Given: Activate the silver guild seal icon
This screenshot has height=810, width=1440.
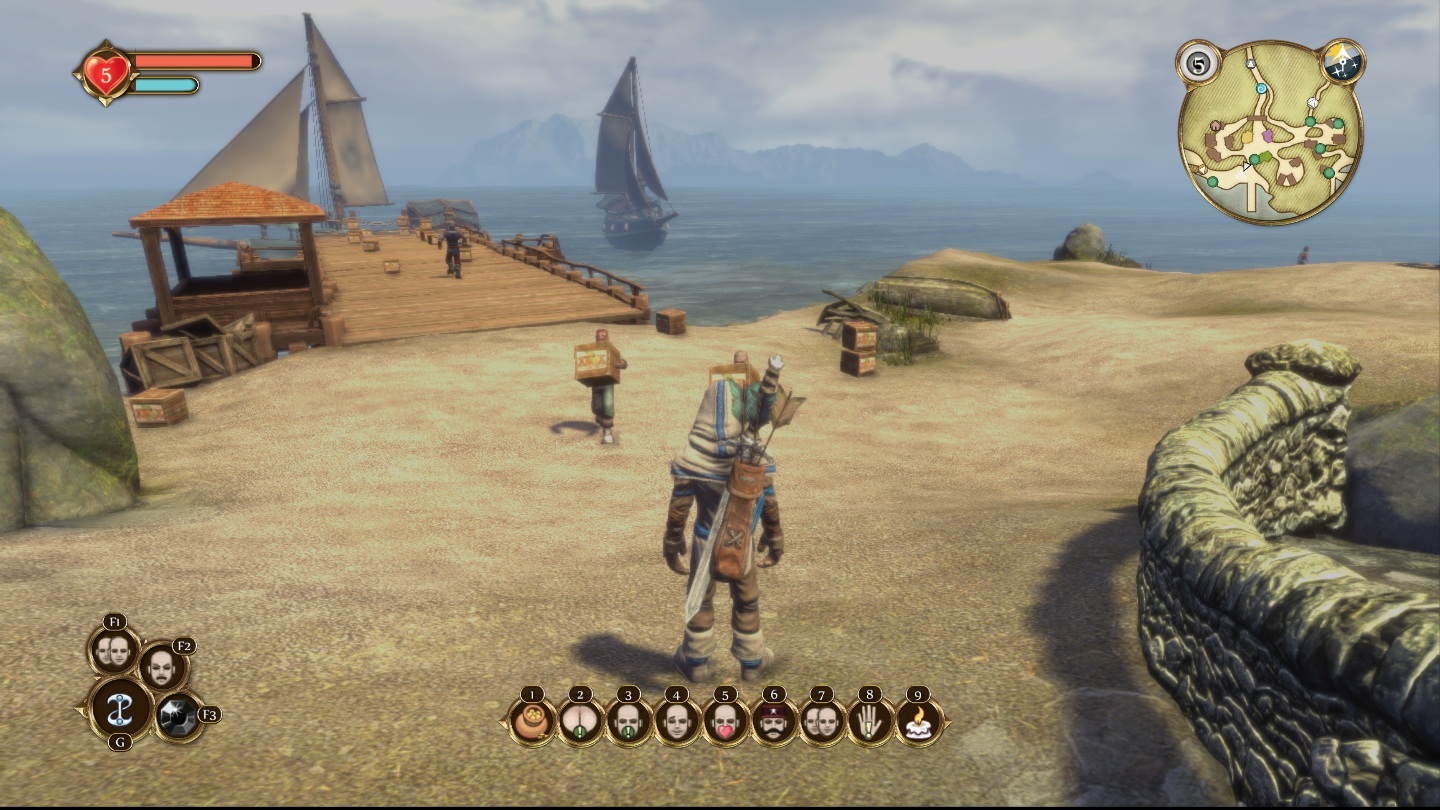Looking at the screenshot, I should click(x=121, y=707).
